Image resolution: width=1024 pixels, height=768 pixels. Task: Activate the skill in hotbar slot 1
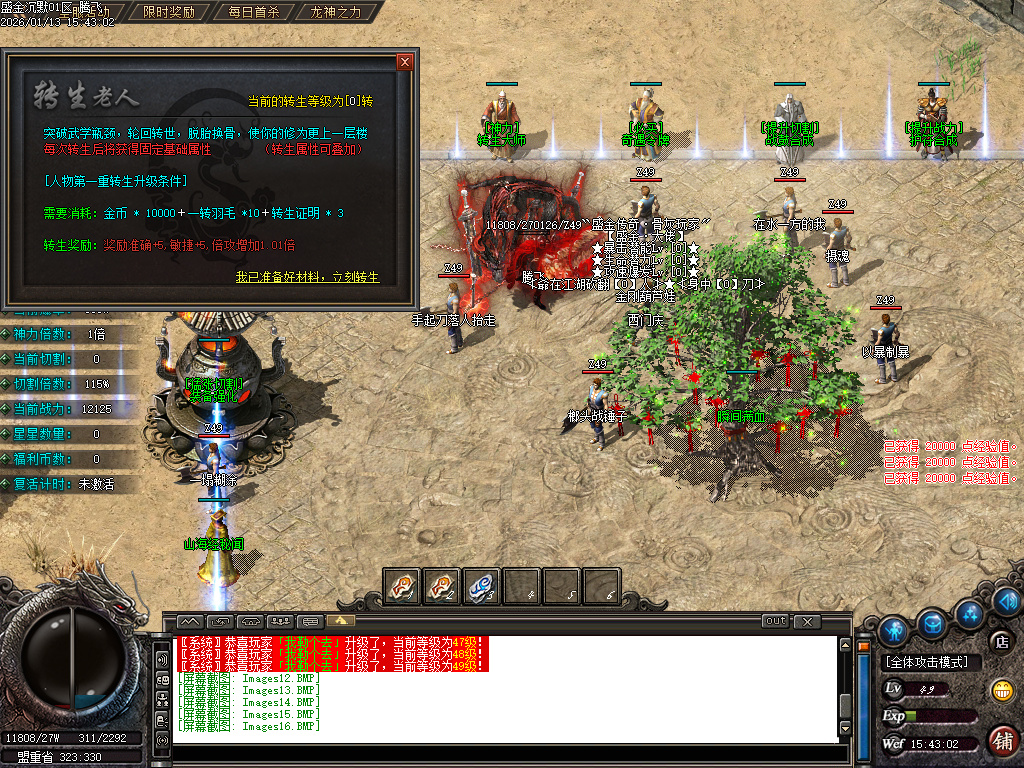pyautogui.click(x=402, y=586)
